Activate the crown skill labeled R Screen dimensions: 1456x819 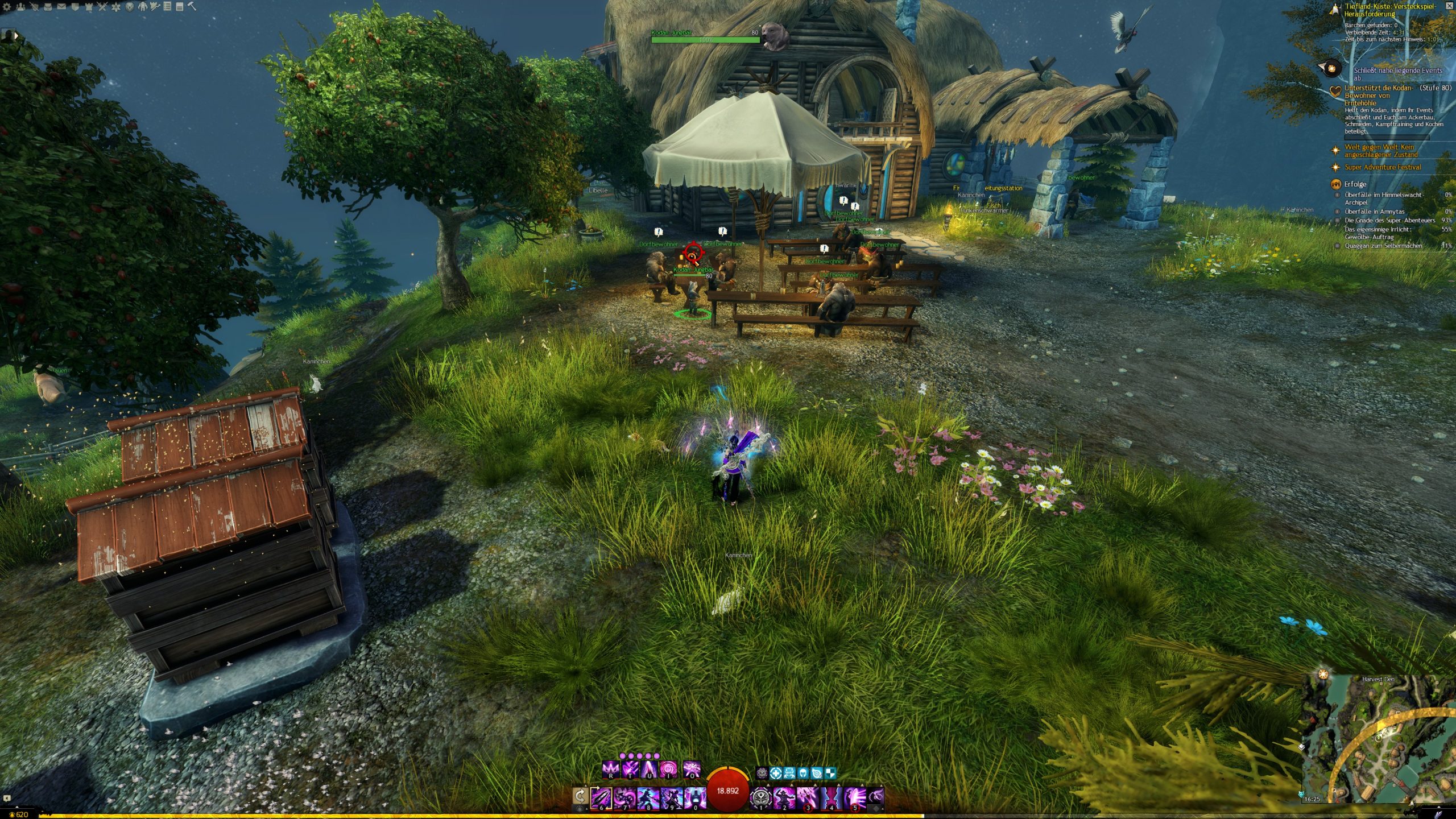pyautogui.click(x=610, y=770)
